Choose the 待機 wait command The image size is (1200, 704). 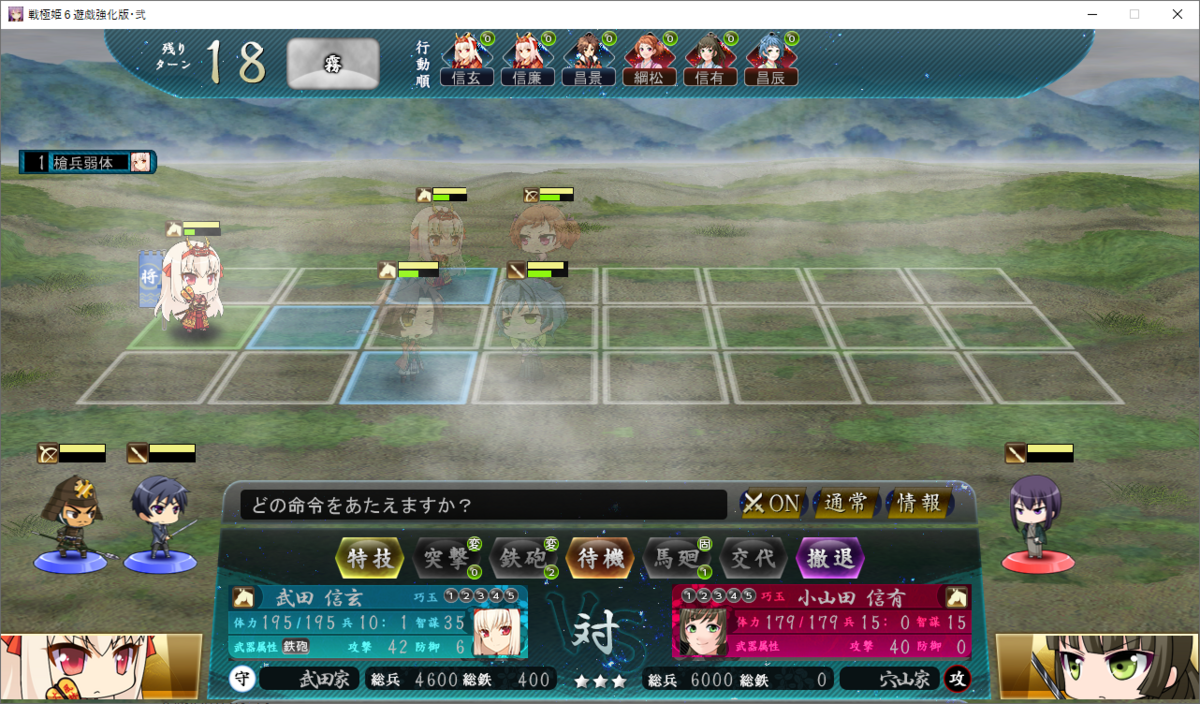[x=600, y=558]
